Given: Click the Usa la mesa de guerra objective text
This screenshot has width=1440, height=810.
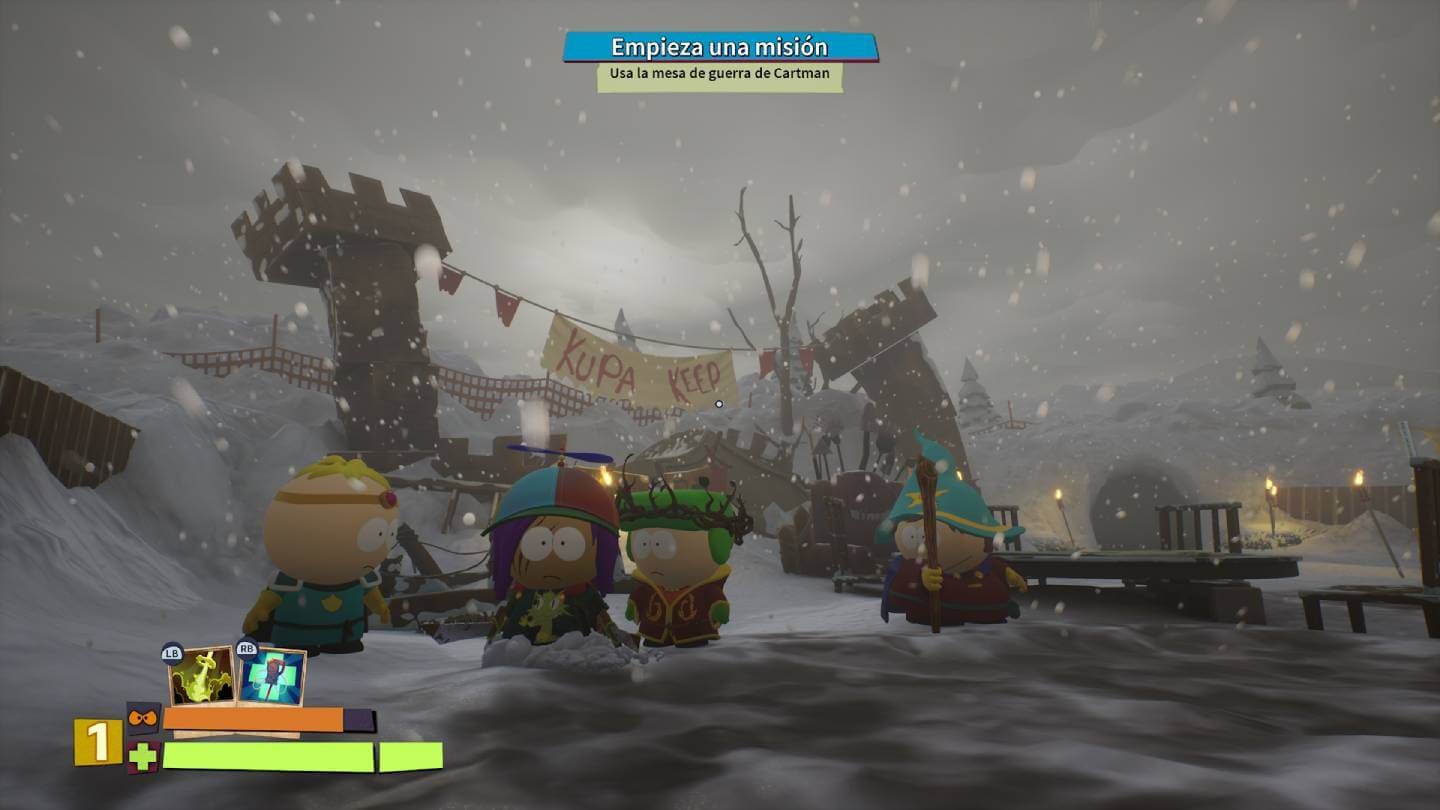Looking at the screenshot, I should click(719, 75).
